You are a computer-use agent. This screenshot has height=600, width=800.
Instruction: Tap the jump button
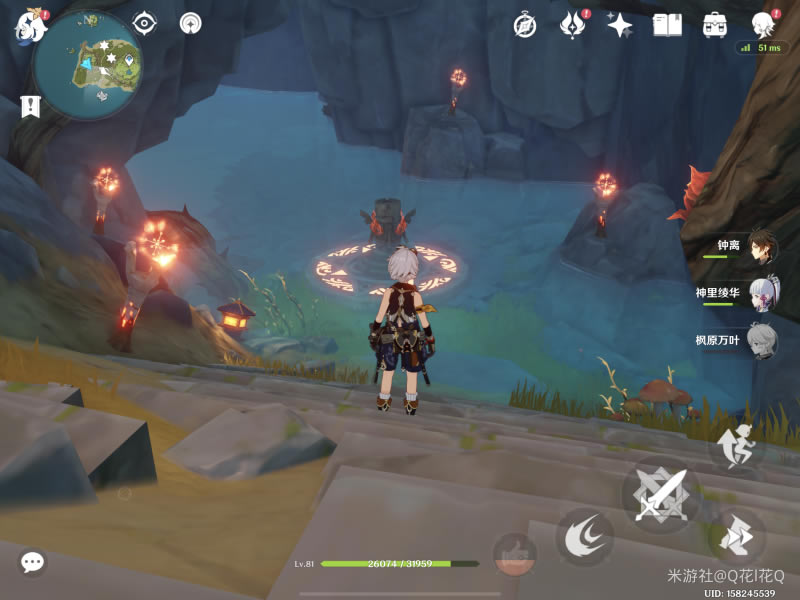[737, 447]
